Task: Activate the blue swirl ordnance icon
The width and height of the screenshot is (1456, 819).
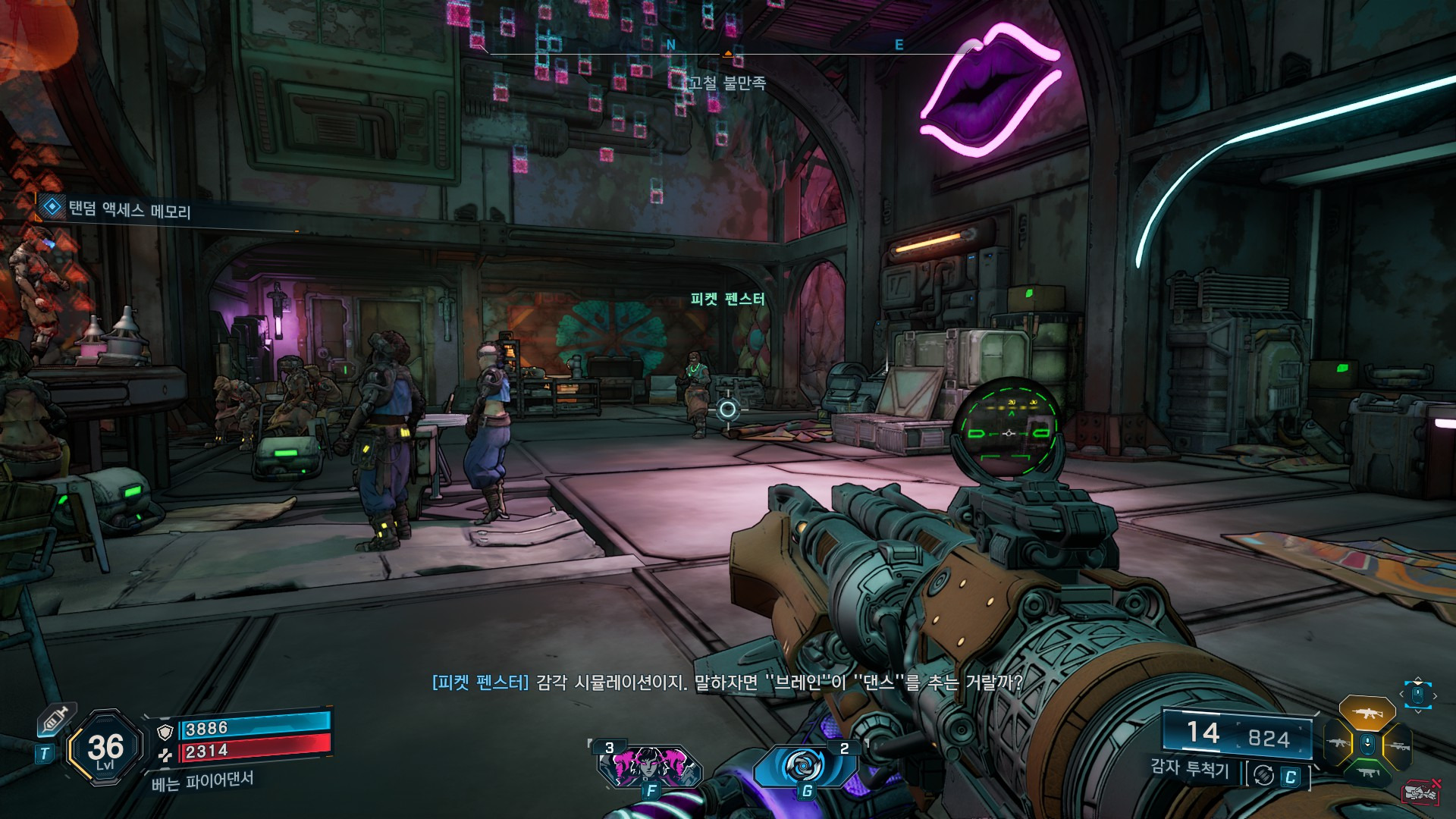Action: [x=804, y=766]
